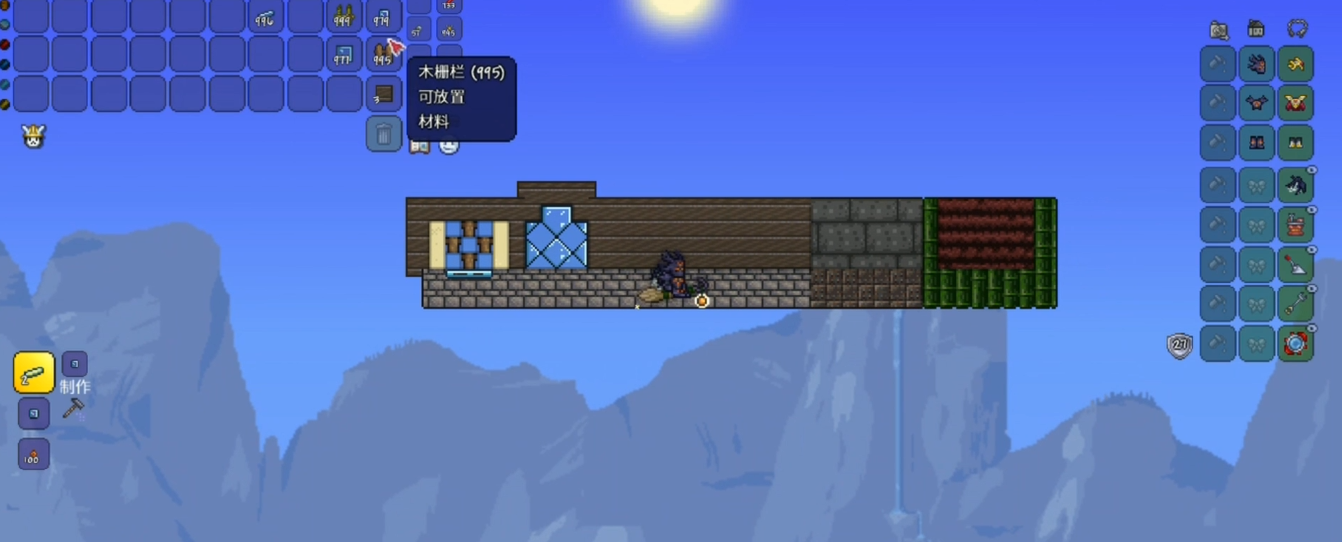Click the dark wings accessory slot
Viewport: 1342px width, 542px height.
pos(1296,185)
